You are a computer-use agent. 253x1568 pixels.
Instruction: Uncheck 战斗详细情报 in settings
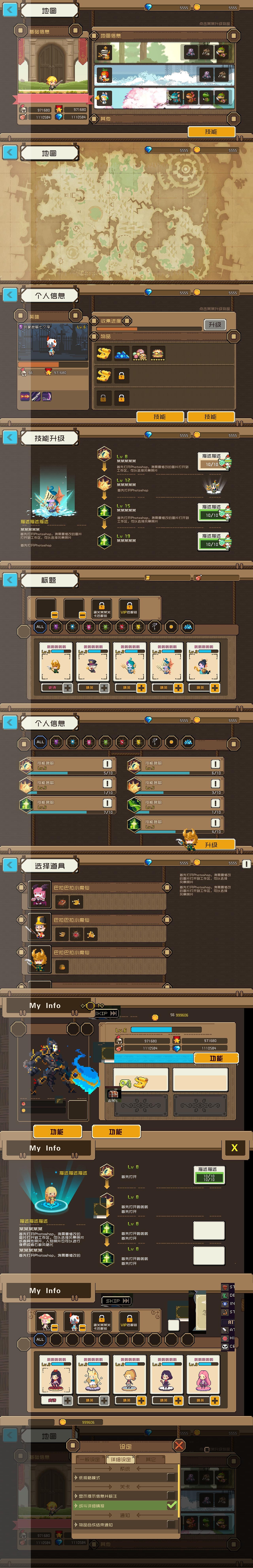[x=172, y=1505]
